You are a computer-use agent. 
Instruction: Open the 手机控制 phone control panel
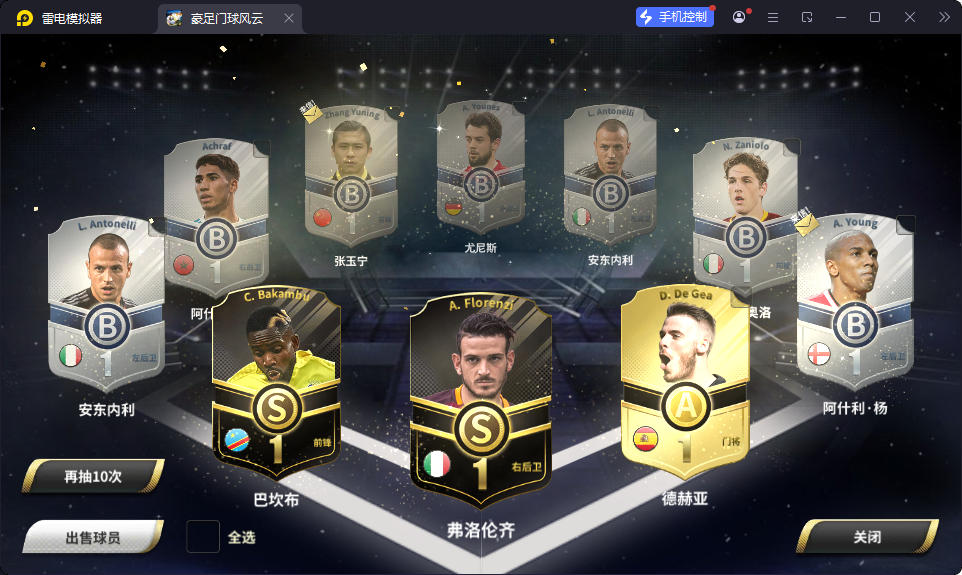pyautogui.click(x=676, y=17)
